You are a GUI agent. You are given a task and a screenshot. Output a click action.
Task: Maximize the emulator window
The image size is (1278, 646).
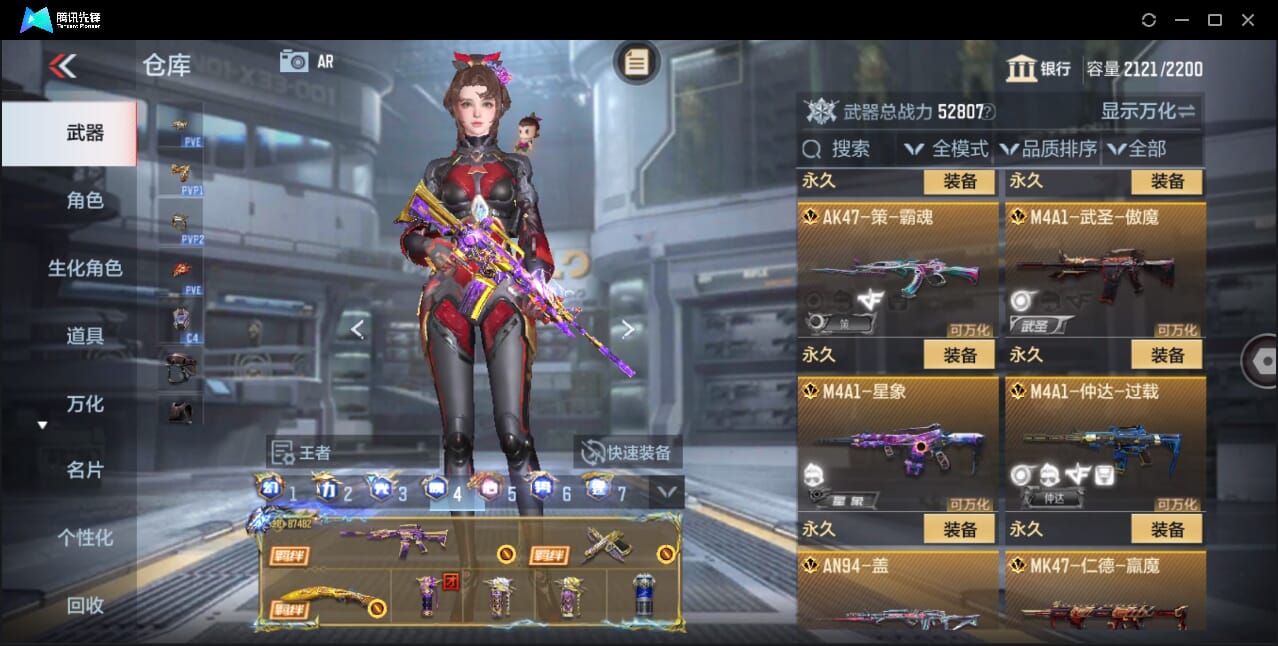click(x=1214, y=19)
